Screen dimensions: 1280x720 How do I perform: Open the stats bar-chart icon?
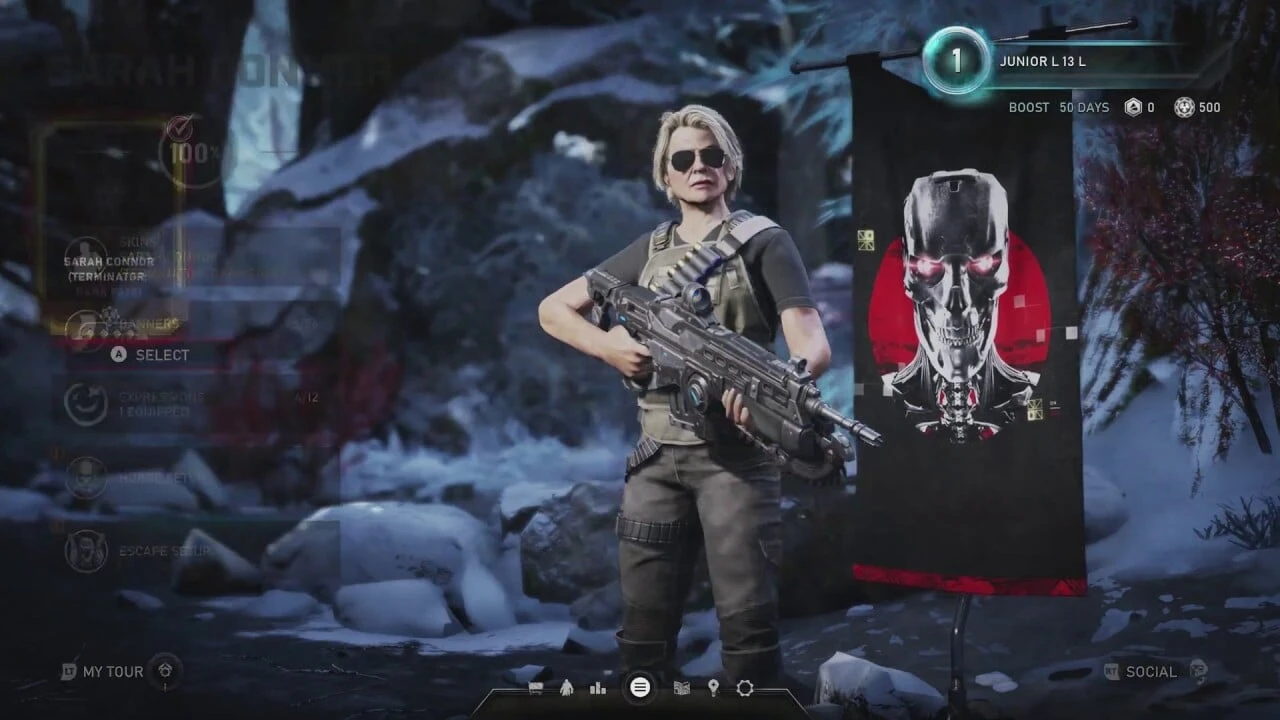597,688
